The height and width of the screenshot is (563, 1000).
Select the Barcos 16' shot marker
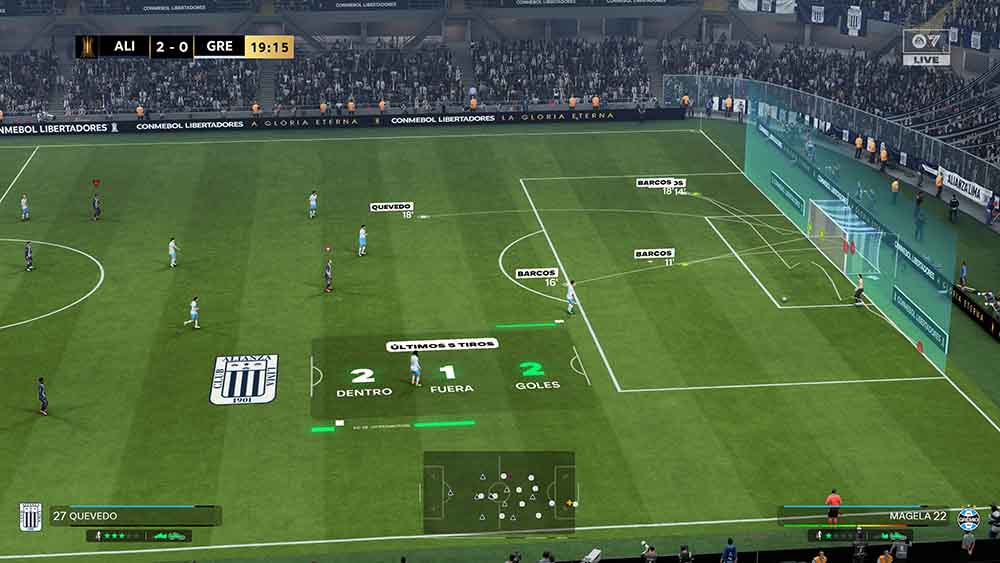[x=537, y=273]
